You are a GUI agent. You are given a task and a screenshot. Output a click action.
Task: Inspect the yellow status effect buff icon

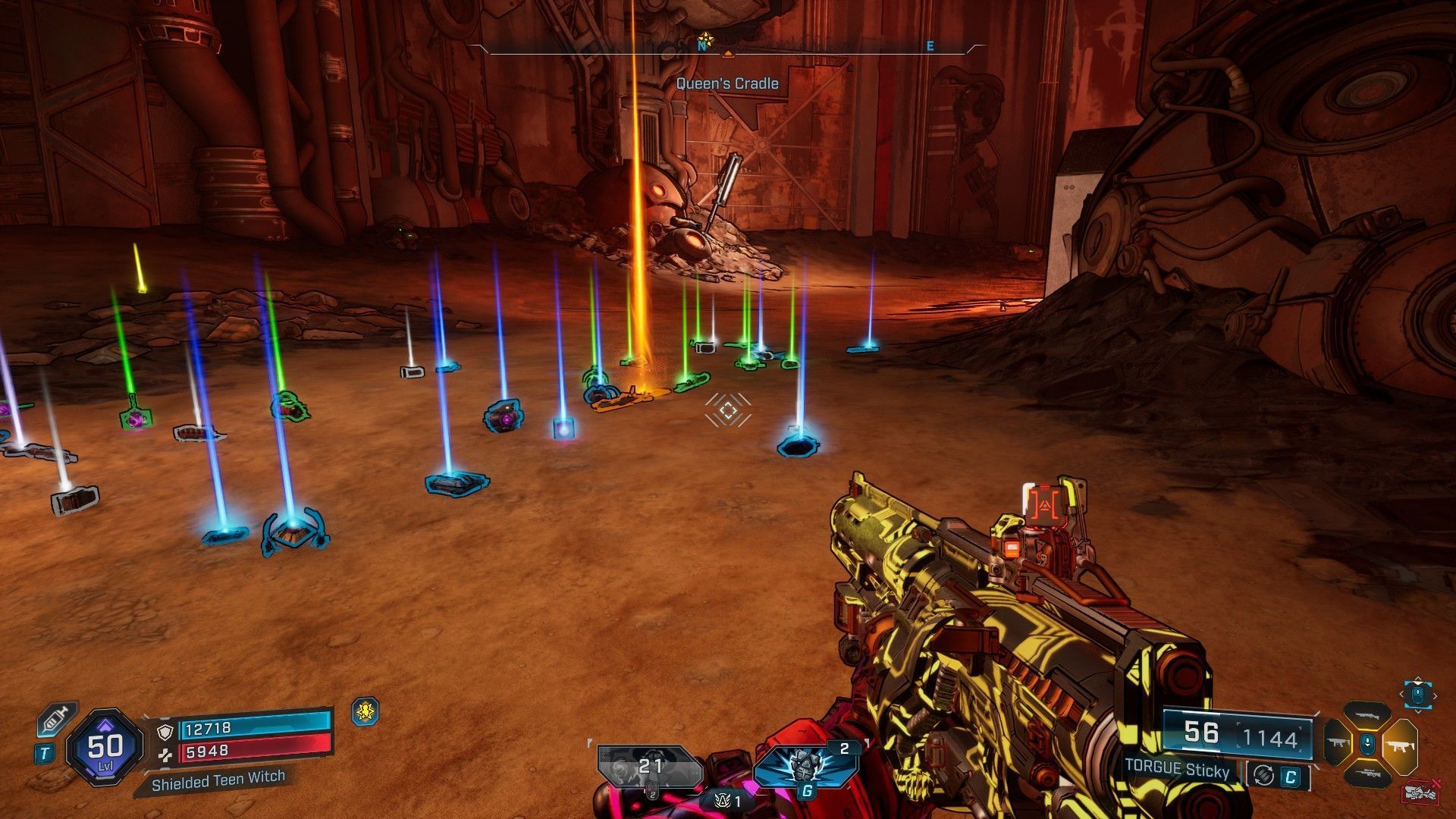pos(366,711)
